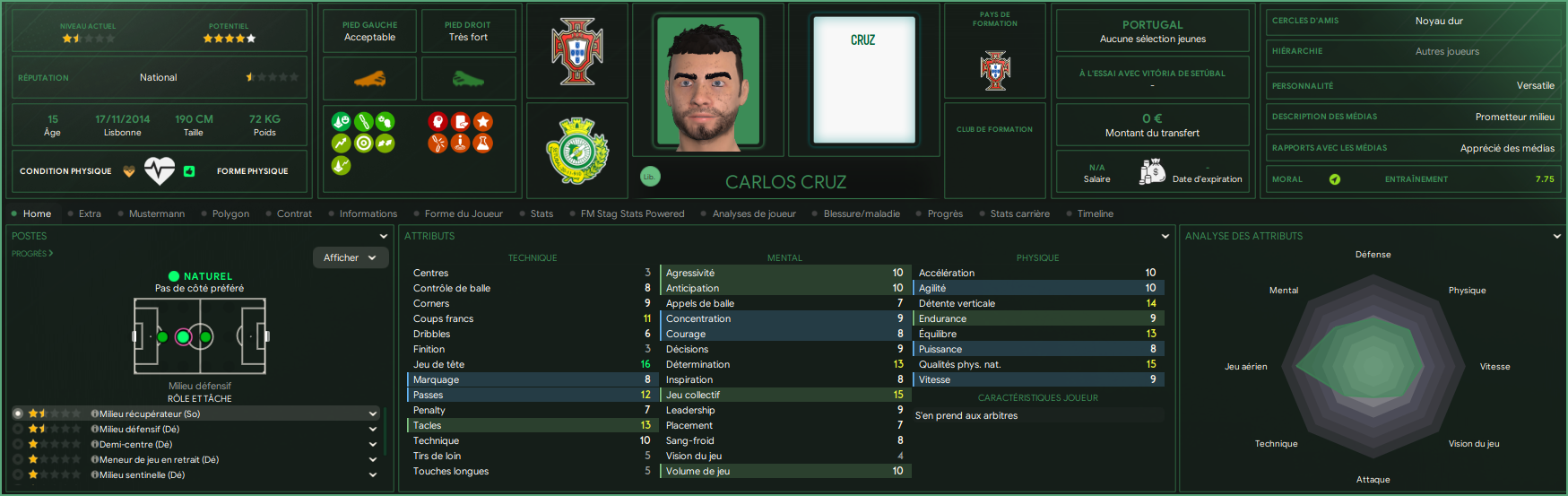Open the Mustermann tab
This screenshot has width=1568, height=496.
[x=156, y=213]
